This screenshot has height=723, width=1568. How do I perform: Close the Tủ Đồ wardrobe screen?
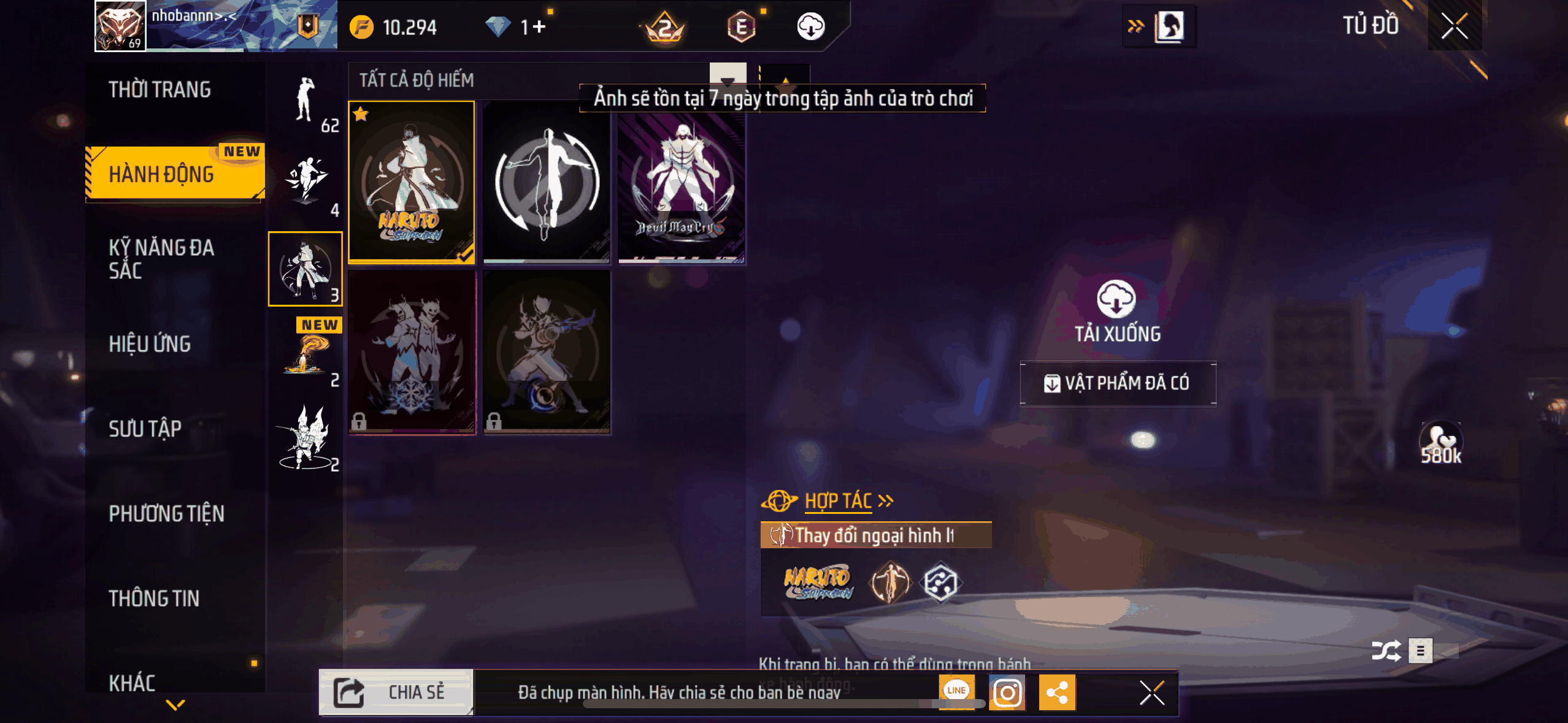point(1454,26)
